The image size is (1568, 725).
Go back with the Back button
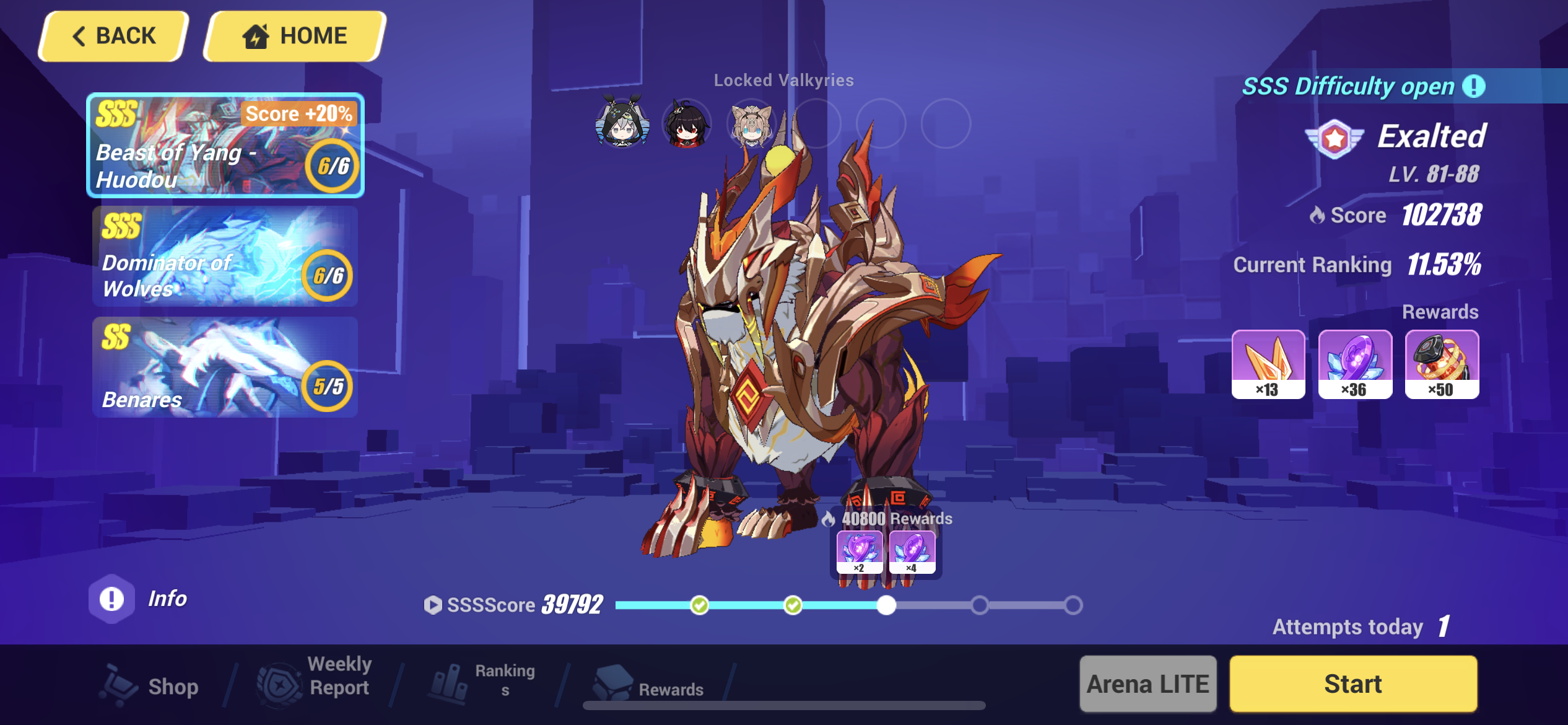[x=111, y=35]
